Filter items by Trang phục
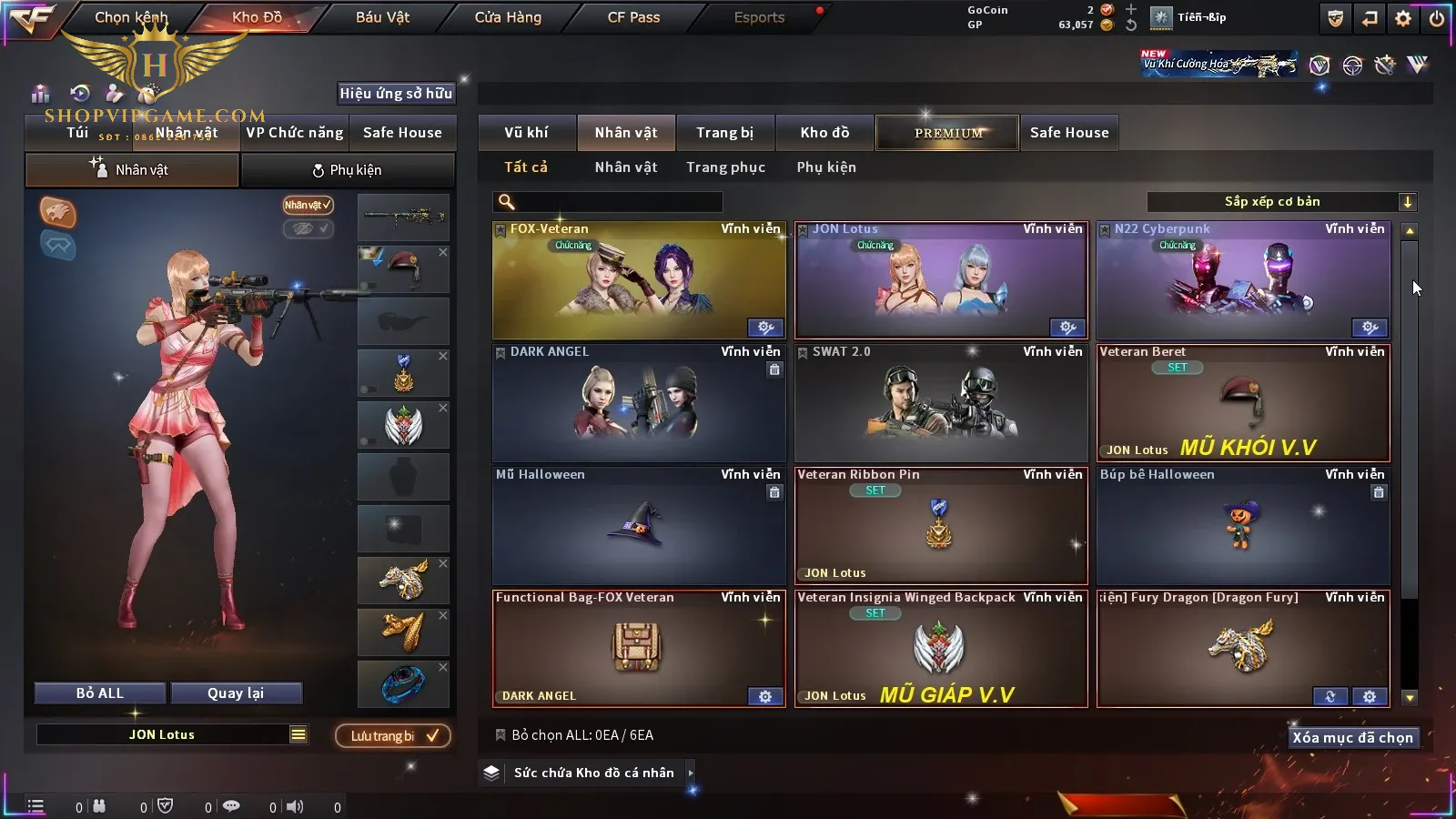 pyautogui.click(x=725, y=167)
